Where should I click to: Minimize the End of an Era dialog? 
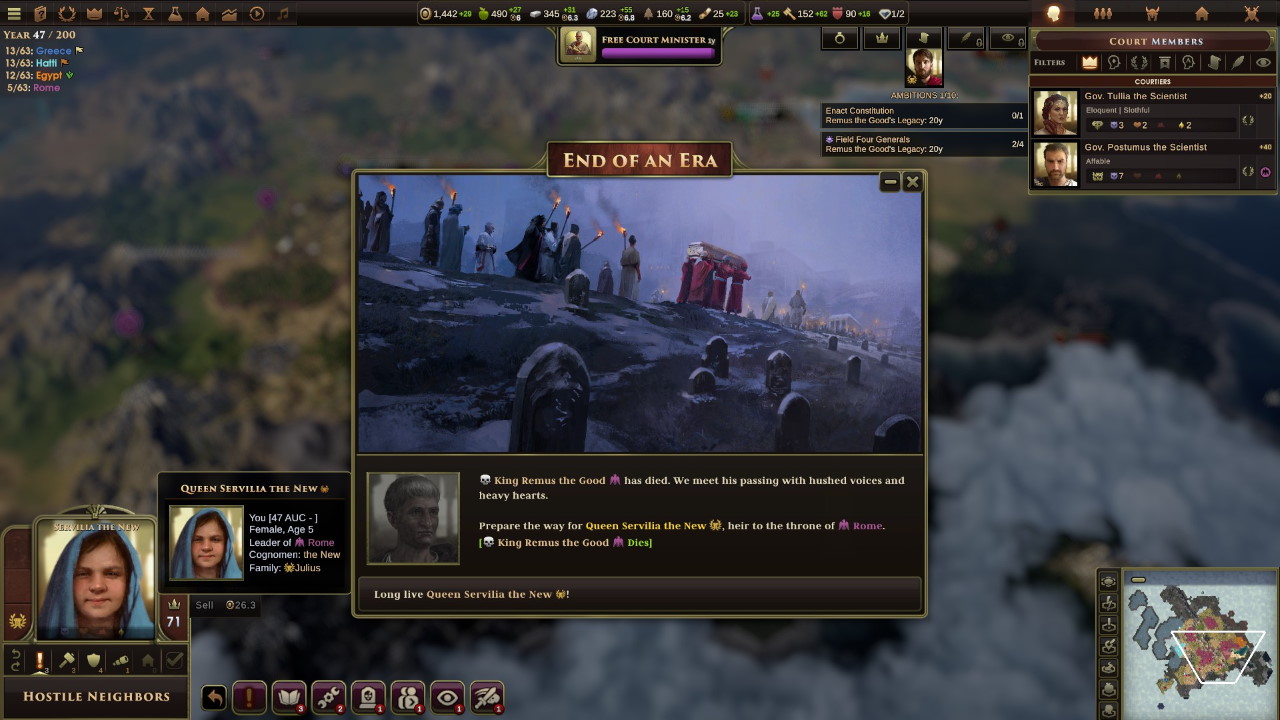pyautogui.click(x=890, y=182)
